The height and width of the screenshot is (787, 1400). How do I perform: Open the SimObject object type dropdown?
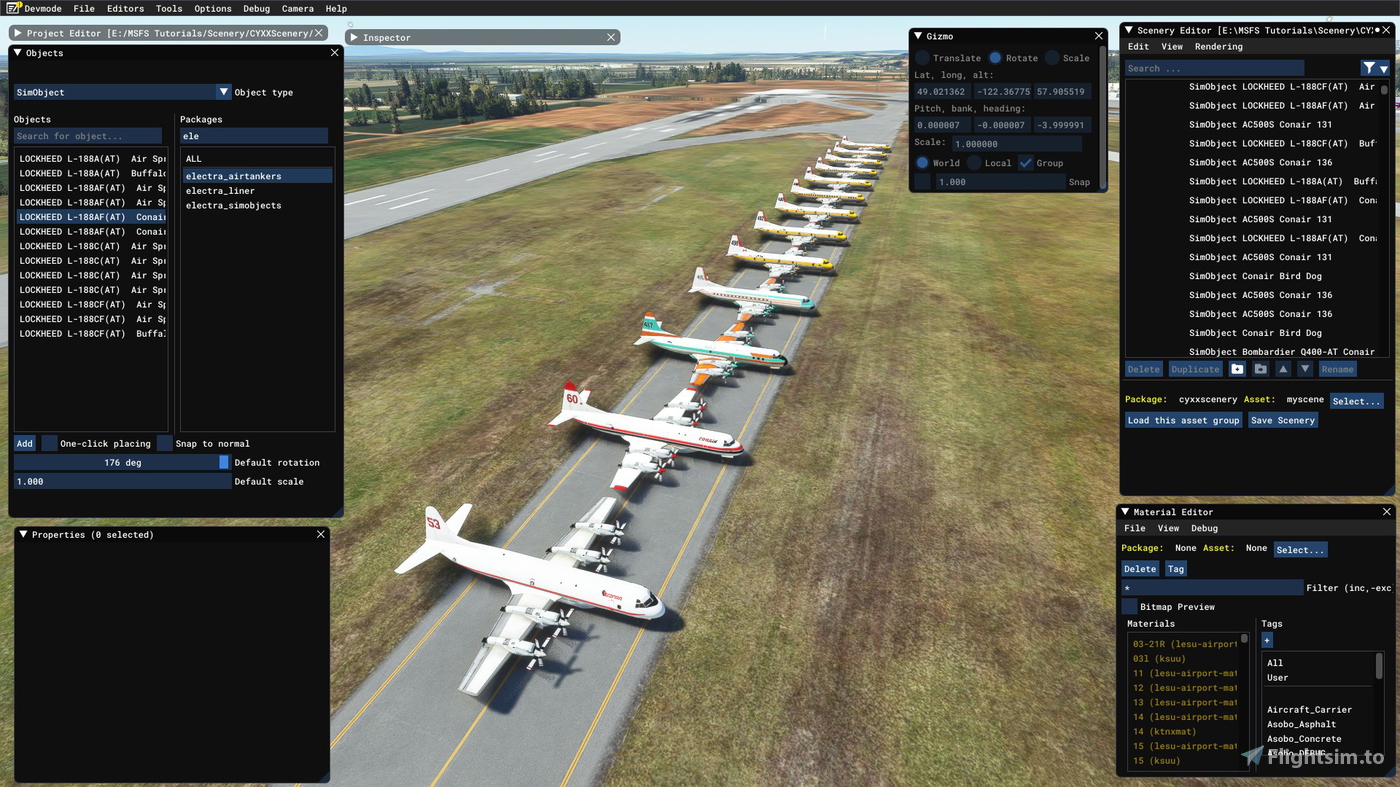(224, 91)
